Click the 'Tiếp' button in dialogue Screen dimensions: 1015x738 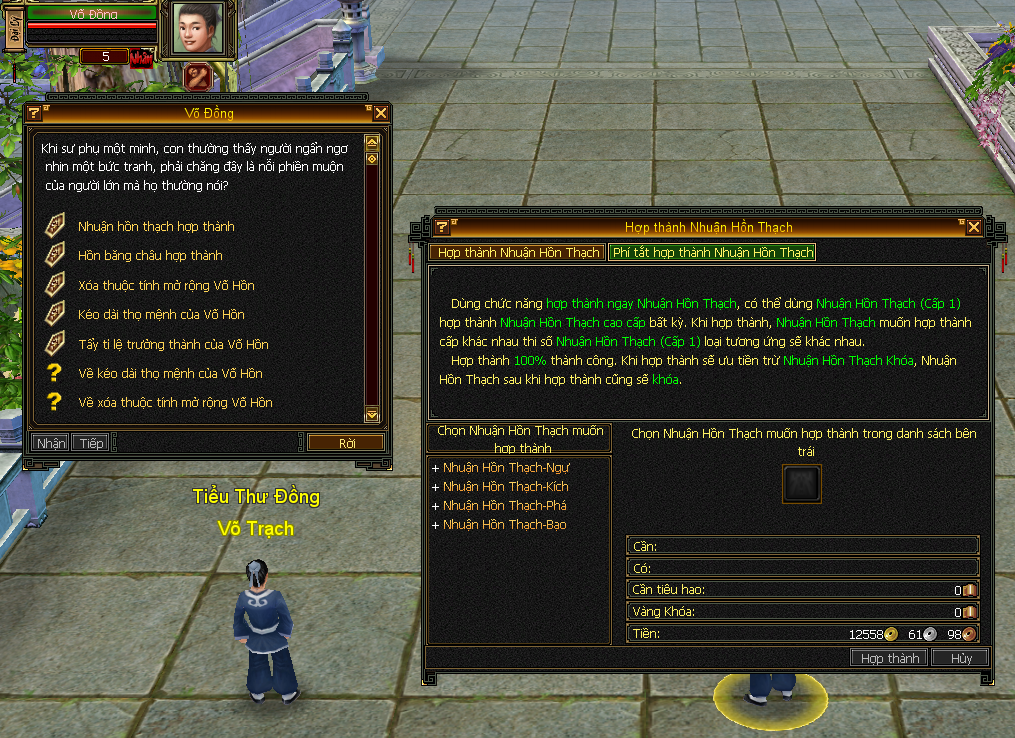pos(91,443)
